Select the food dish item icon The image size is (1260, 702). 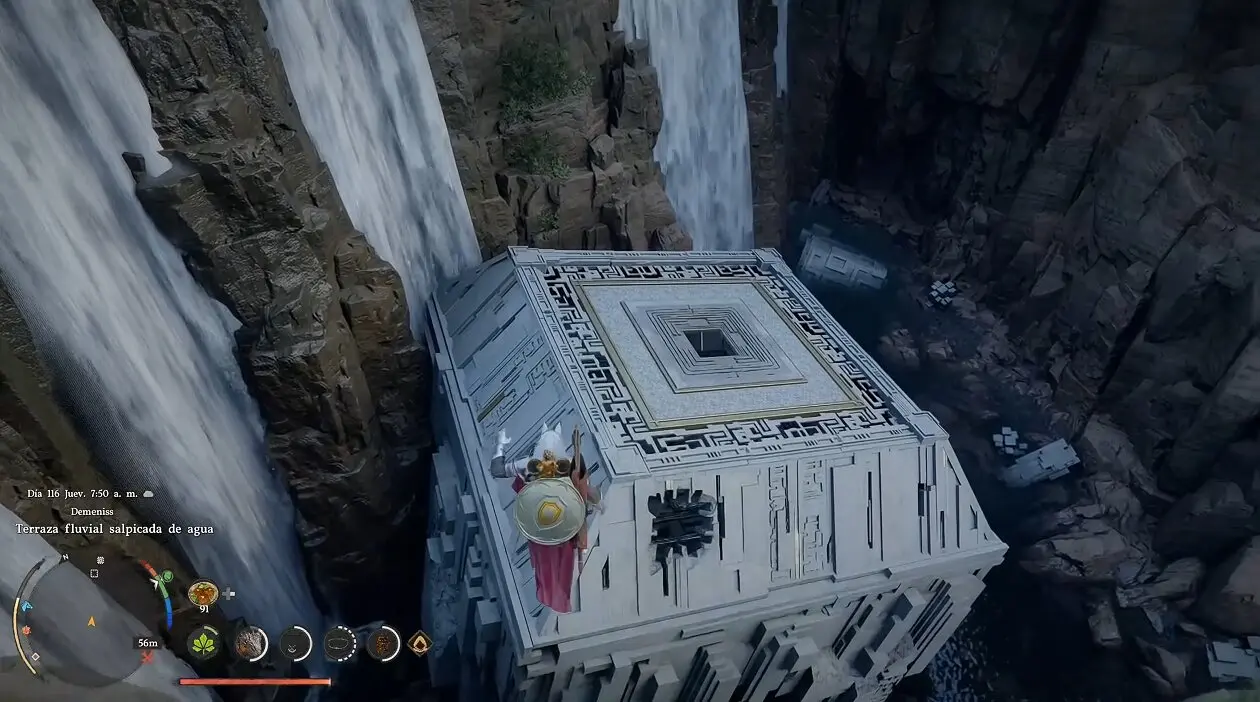(201, 593)
